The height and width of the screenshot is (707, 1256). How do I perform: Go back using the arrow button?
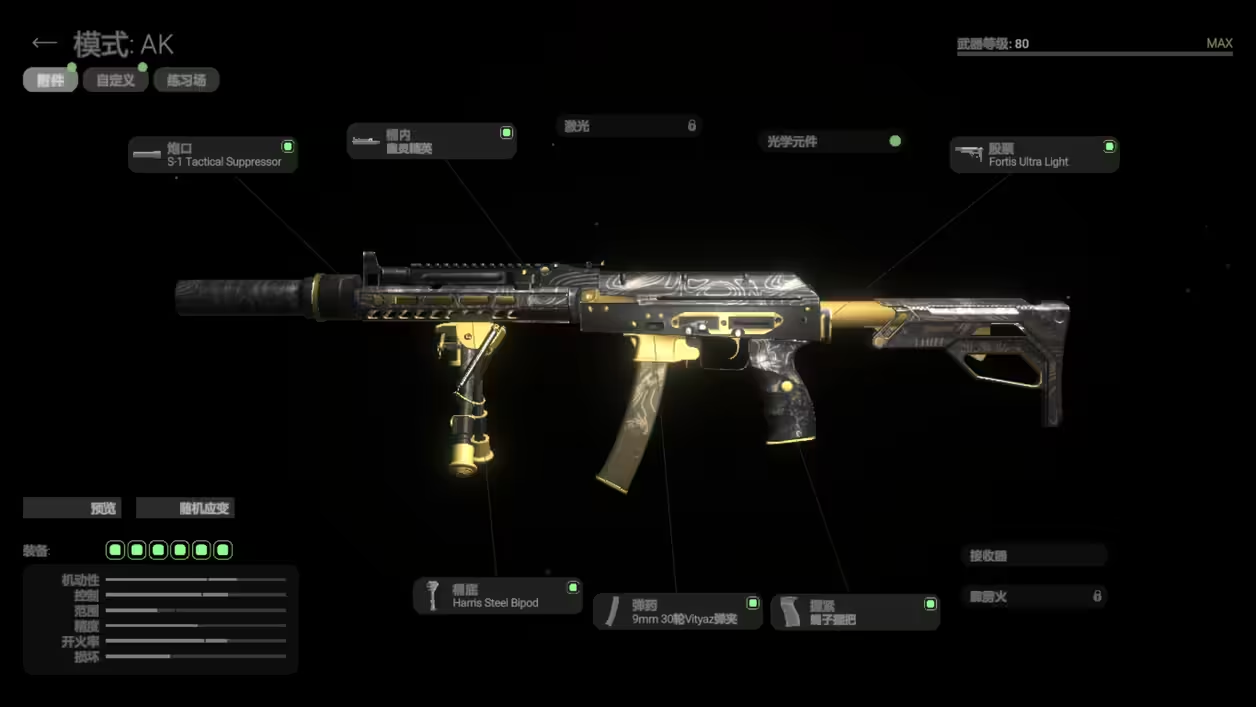pyautogui.click(x=43, y=43)
